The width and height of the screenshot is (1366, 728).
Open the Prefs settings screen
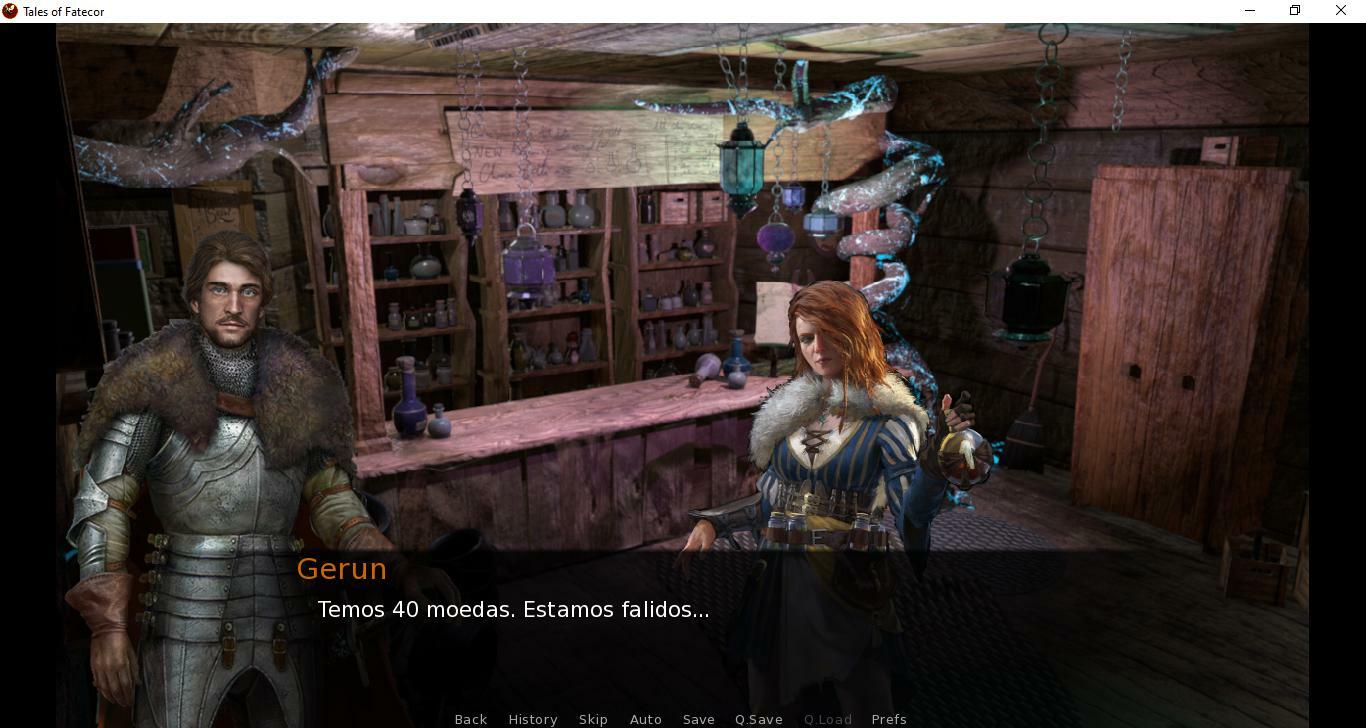tap(889, 719)
